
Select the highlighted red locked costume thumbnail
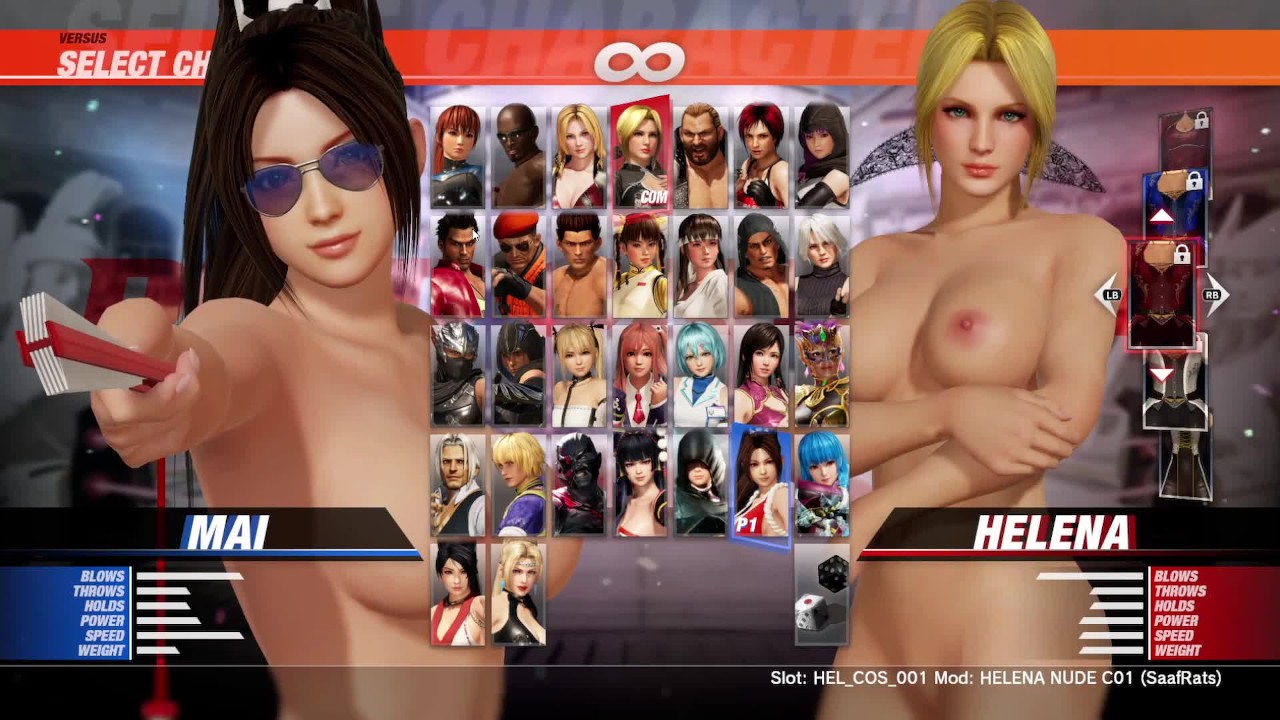(1161, 295)
